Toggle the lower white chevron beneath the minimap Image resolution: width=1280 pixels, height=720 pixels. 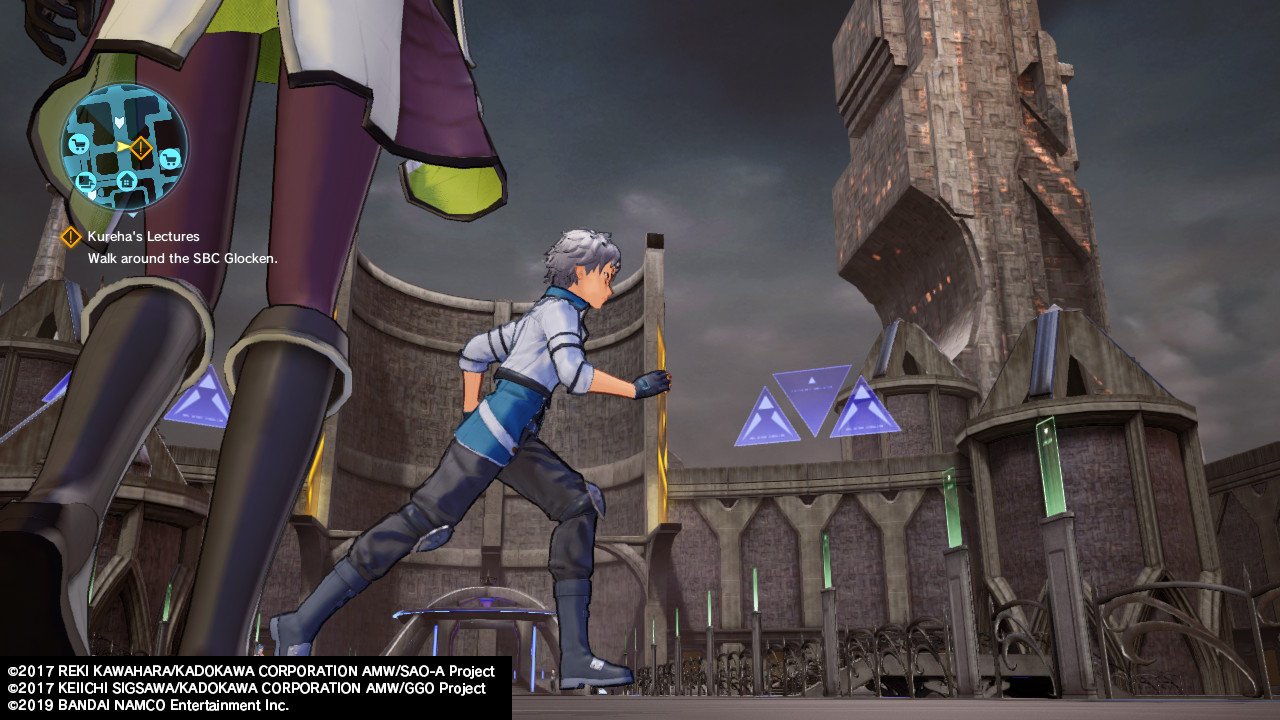point(133,215)
